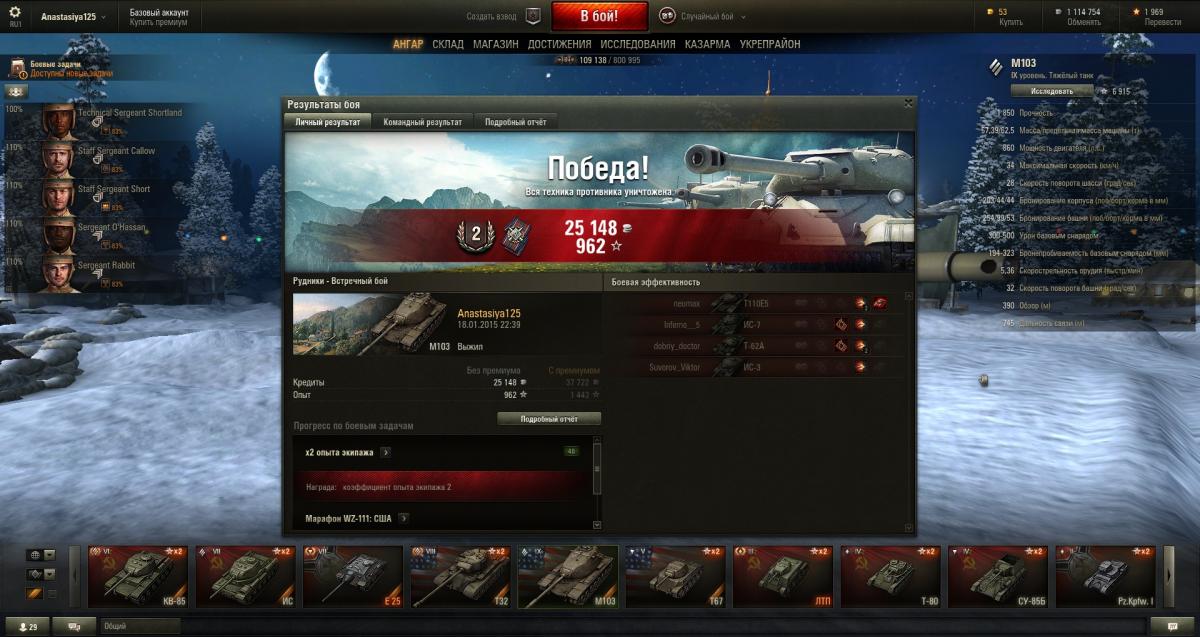Select the КВ-85 tank in carousel
Viewport: 1200px width, 637px height.
(137, 576)
